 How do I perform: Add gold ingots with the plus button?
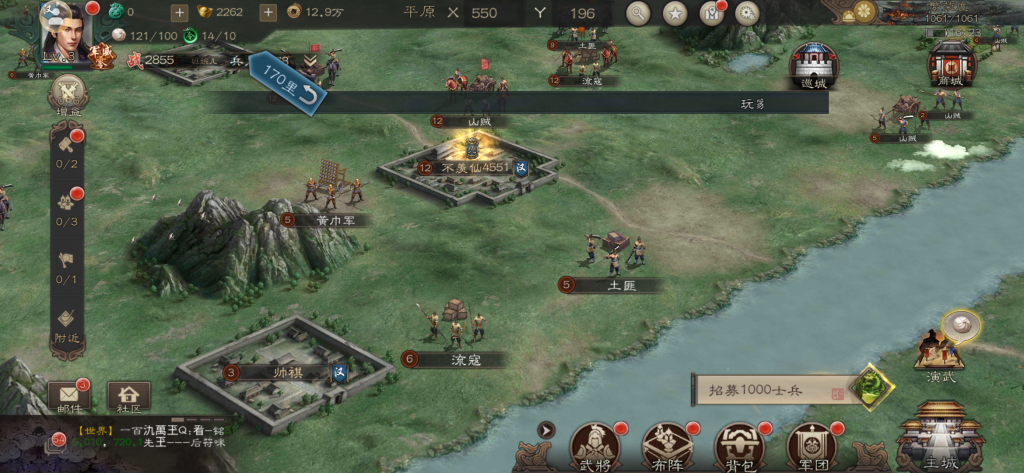(x=268, y=13)
